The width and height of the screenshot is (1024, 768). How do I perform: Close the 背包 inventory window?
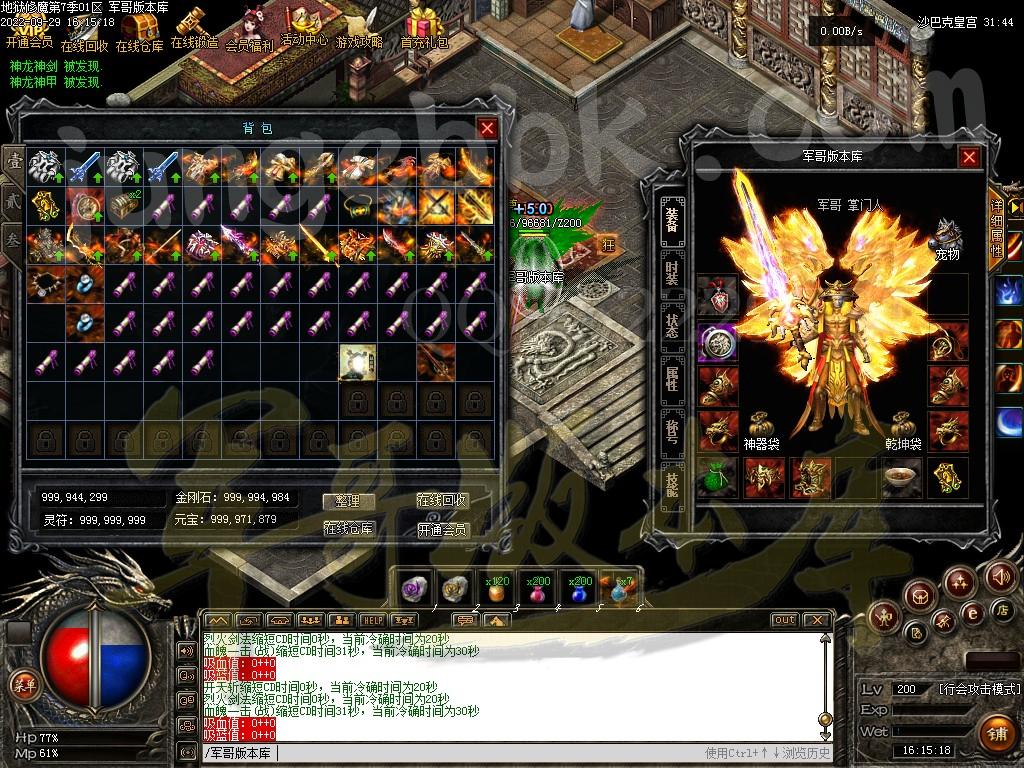487,128
